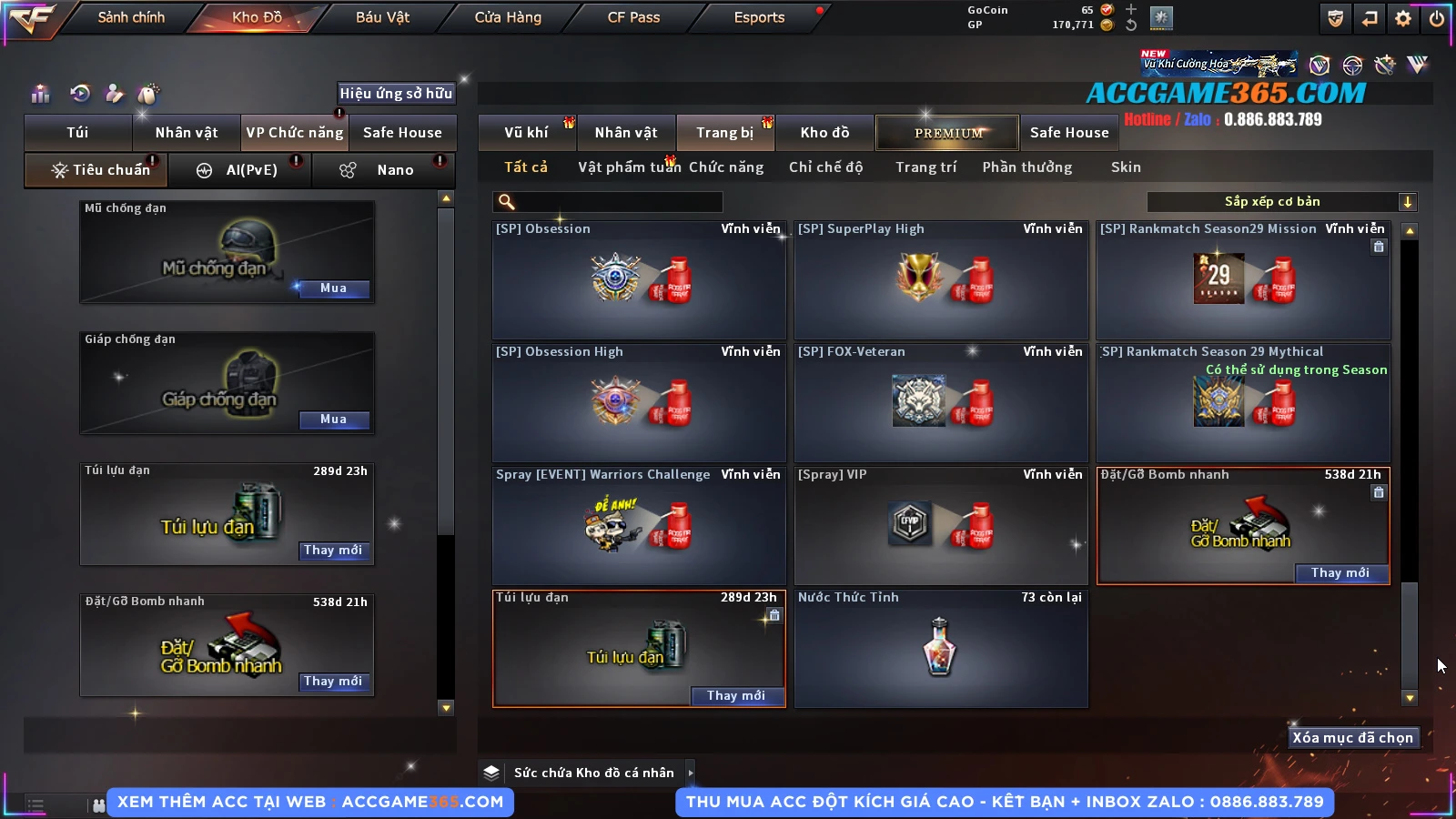Switch to the Vũ khí inventory tab
1456x819 pixels.
pyautogui.click(x=526, y=133)
